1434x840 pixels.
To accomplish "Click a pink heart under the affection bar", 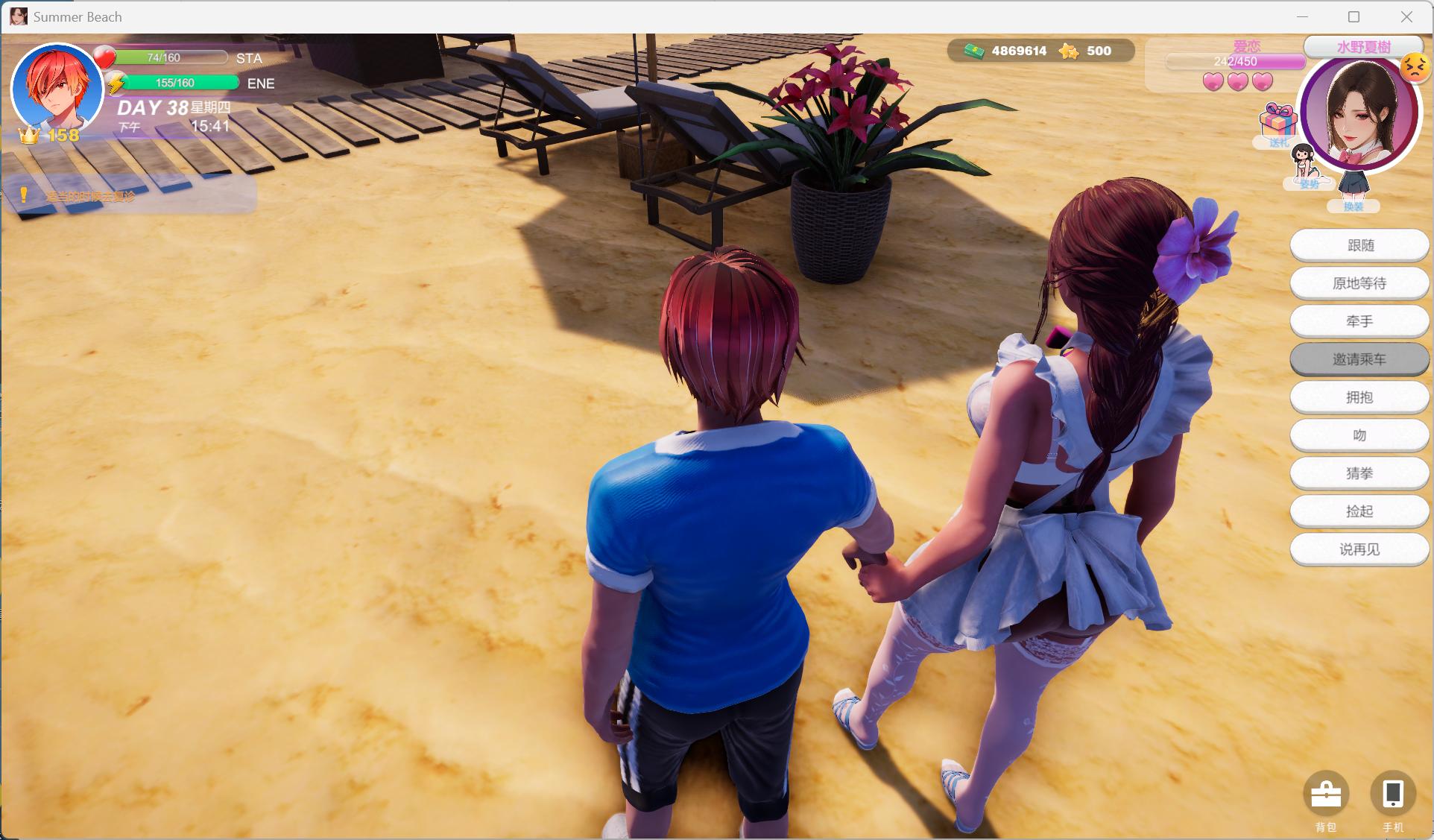I will (x=1213, y=82).
